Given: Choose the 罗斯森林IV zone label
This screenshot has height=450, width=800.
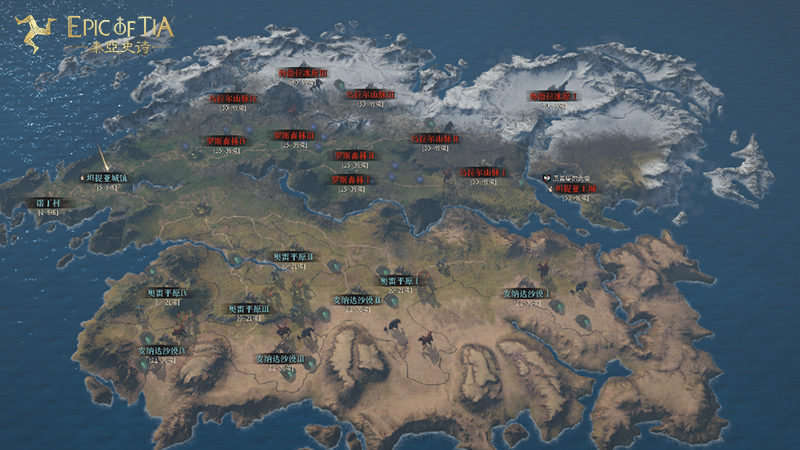Looking at the screenshot, I should click(226, 142).
